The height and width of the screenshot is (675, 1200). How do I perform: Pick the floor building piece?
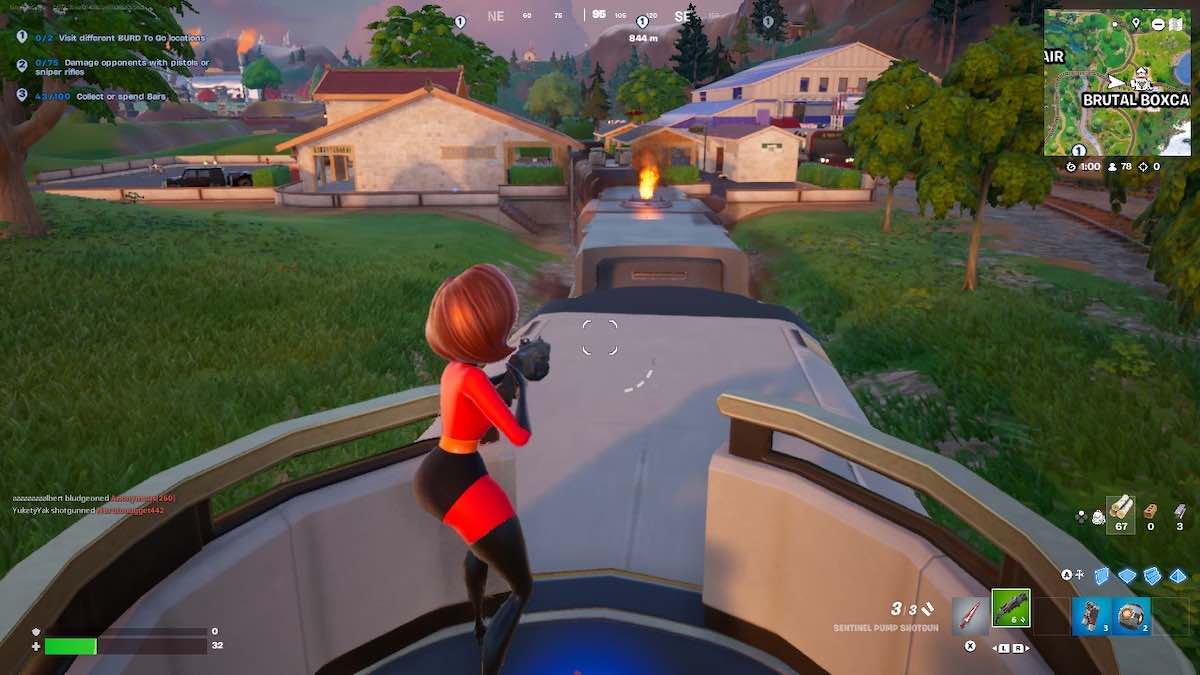pyautogui.click(x=1128, y=575)
